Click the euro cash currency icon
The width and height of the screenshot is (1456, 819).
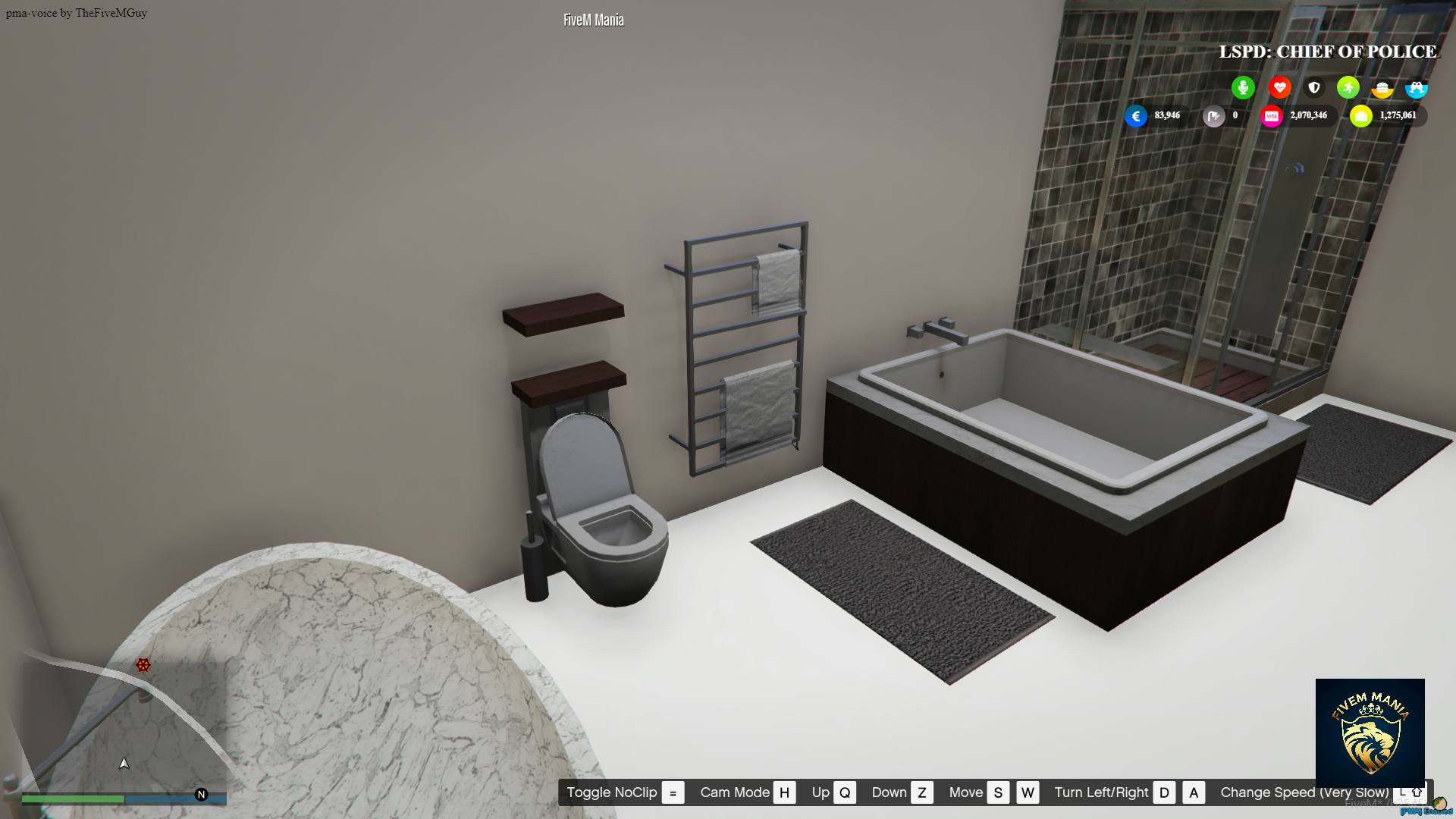pyautogui.click(x=1135, y=116)
